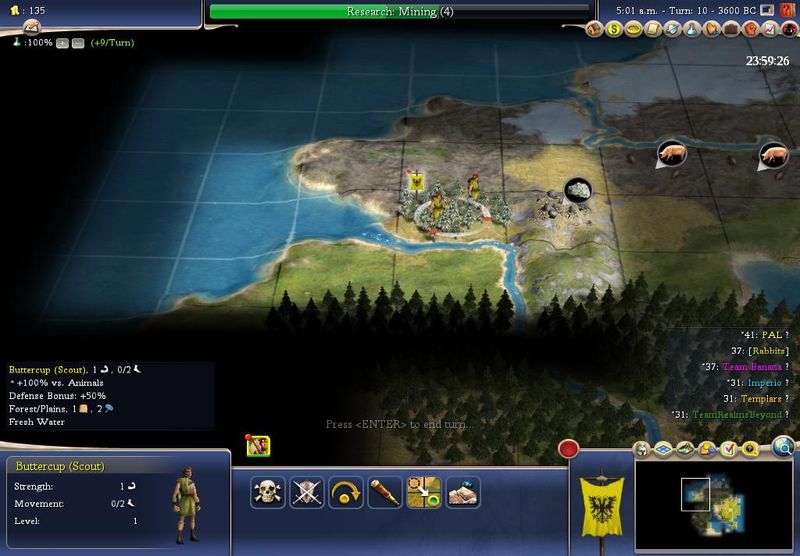Increase the science rate with the plus button
The image size is (800, 556).
(x=62, y=44)
